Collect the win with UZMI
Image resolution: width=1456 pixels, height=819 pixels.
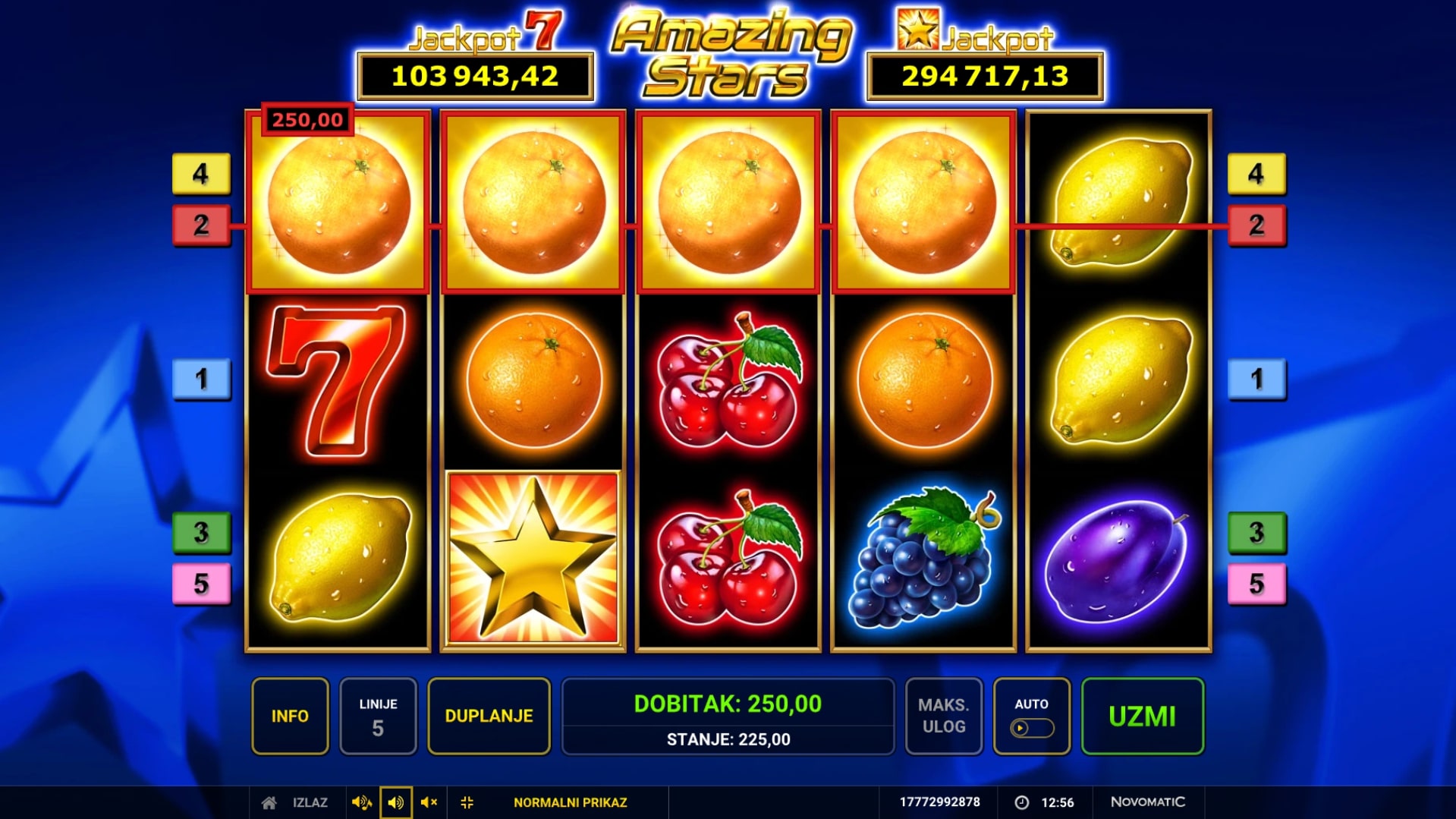tap(1142, 716)
